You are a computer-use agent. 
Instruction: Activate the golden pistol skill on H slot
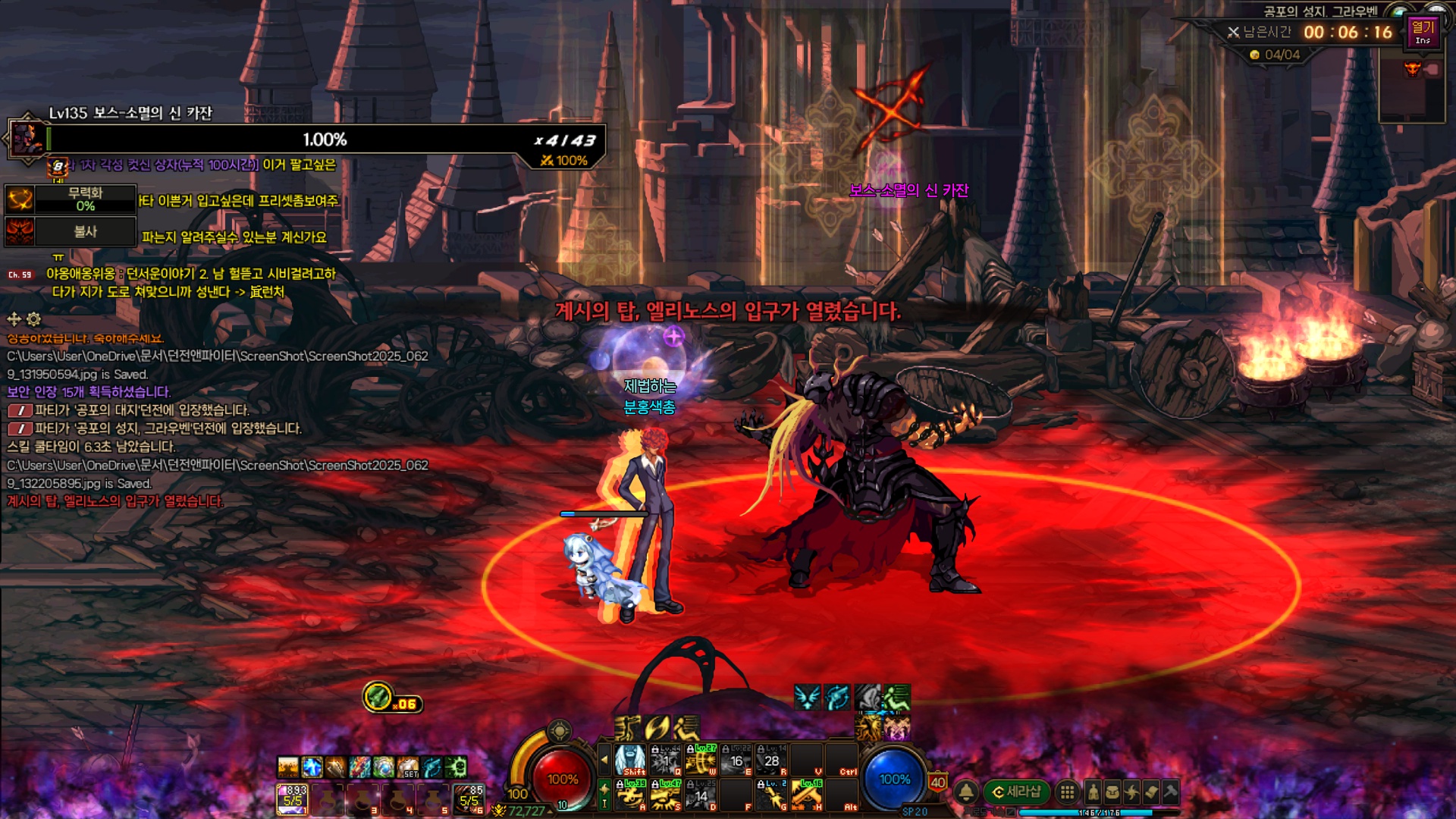tap(807, 795)
